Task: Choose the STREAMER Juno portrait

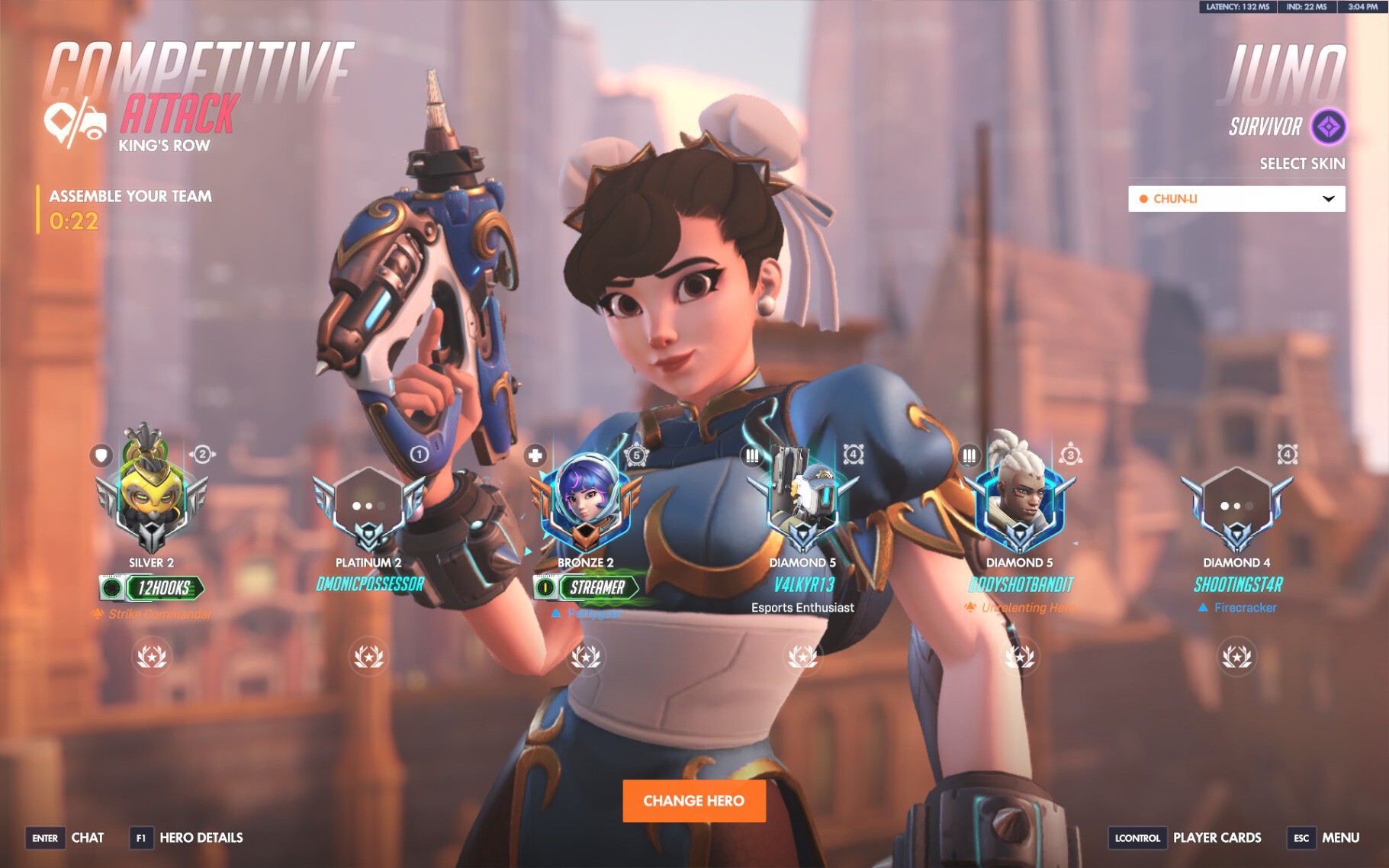Action: coord(585,500)
